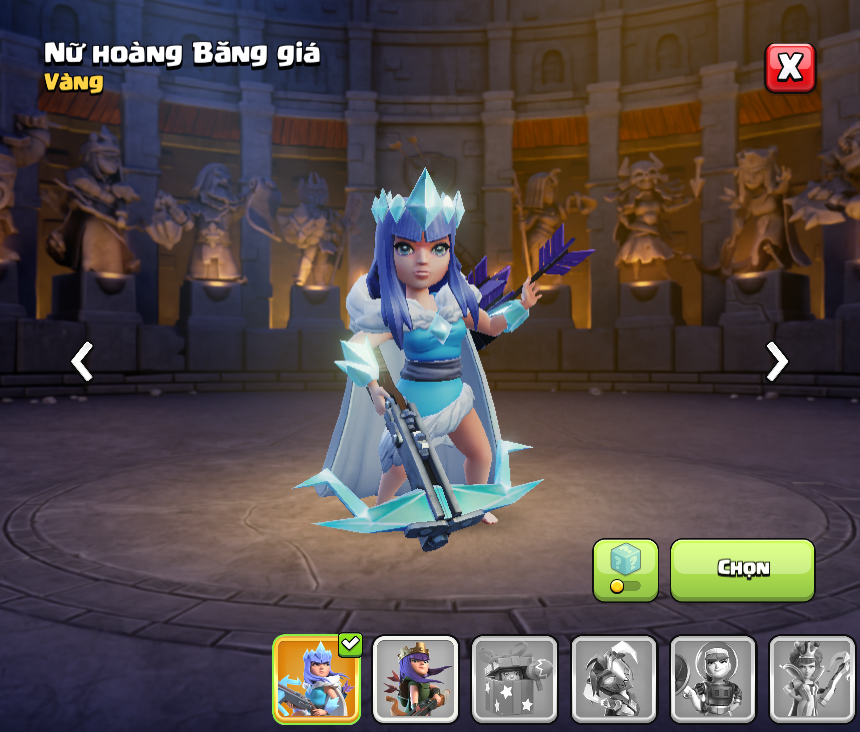Choose the default Archer Queen skin thumbnail
Screen dimensions: 860x732
coord(415,679)
